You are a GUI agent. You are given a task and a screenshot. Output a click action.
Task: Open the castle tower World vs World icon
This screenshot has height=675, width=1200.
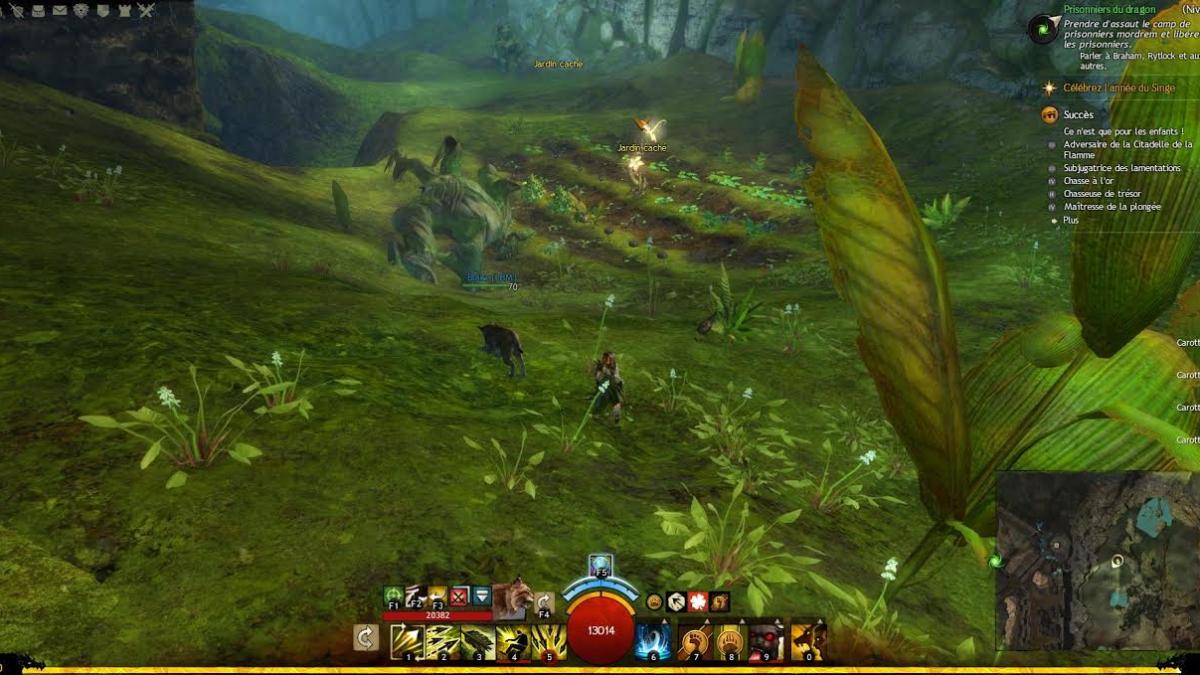124,10
